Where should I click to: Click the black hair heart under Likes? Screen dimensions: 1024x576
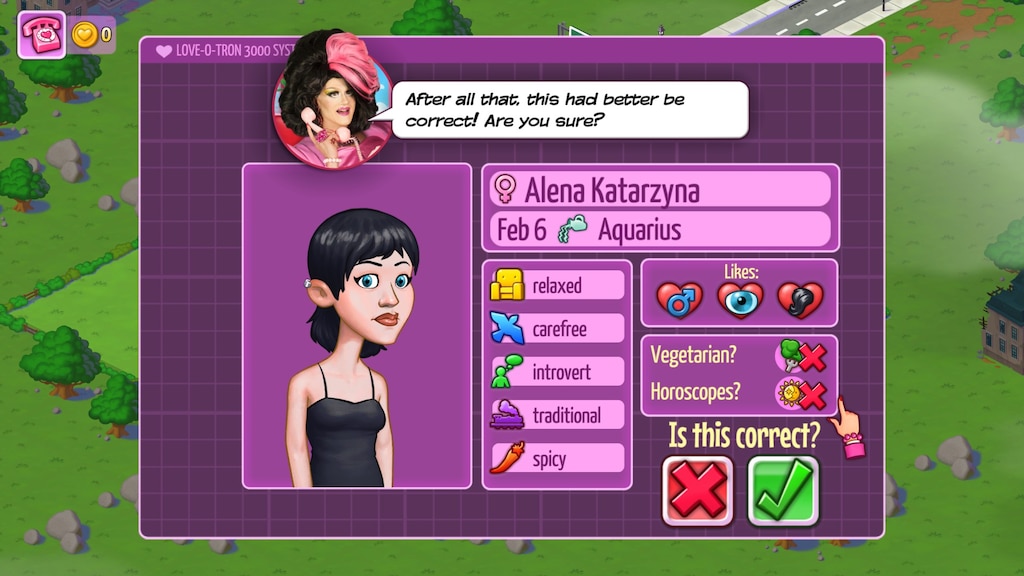coord(800,299)
